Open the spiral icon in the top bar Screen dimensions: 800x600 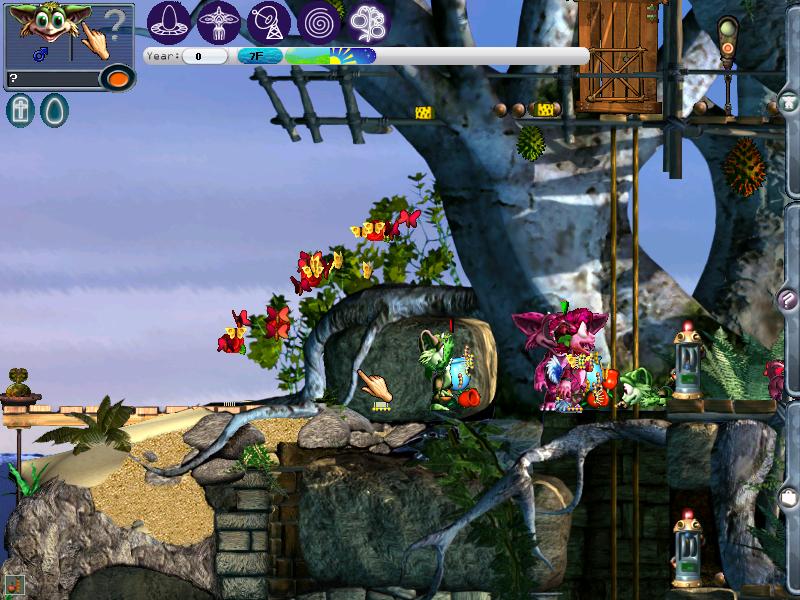319,21
